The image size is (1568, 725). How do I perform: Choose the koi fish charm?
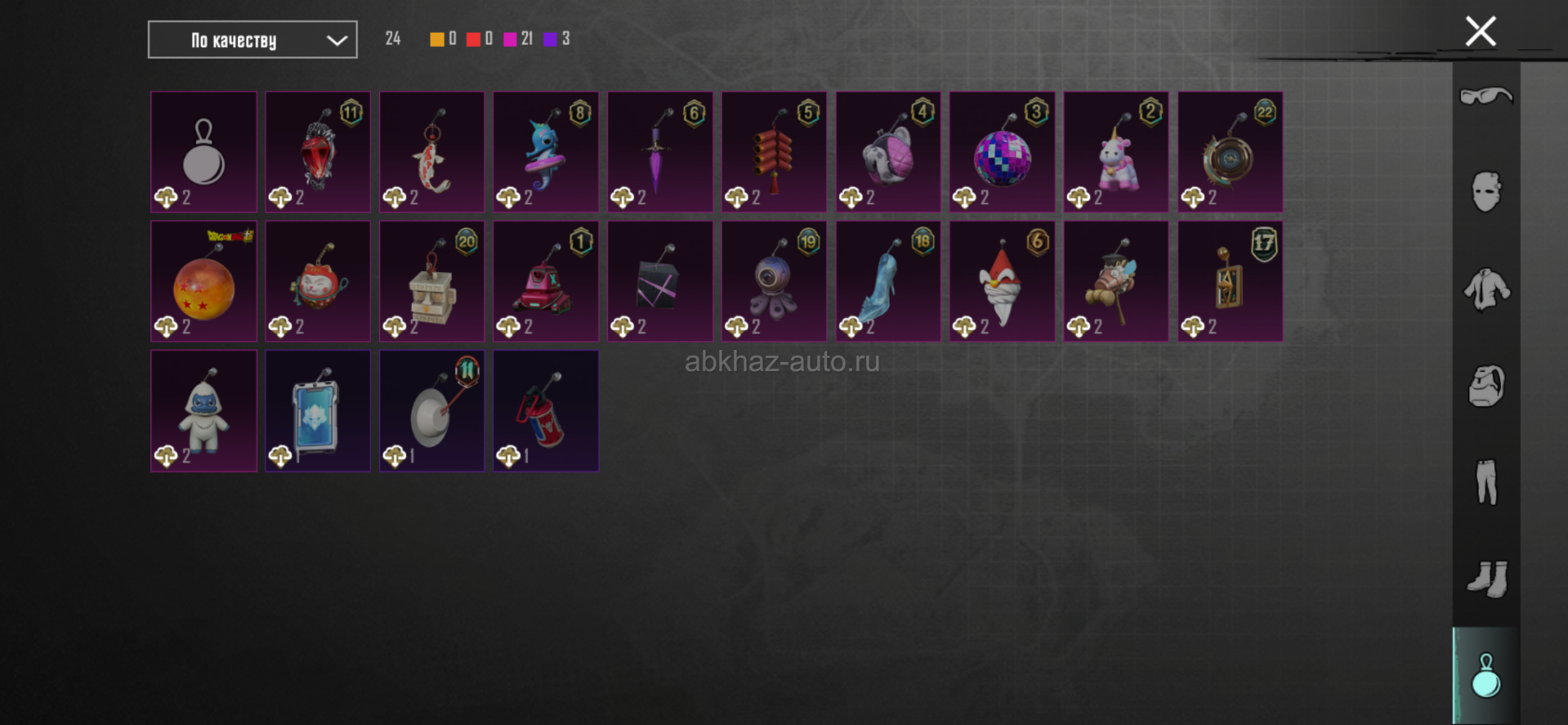point(431,153)
